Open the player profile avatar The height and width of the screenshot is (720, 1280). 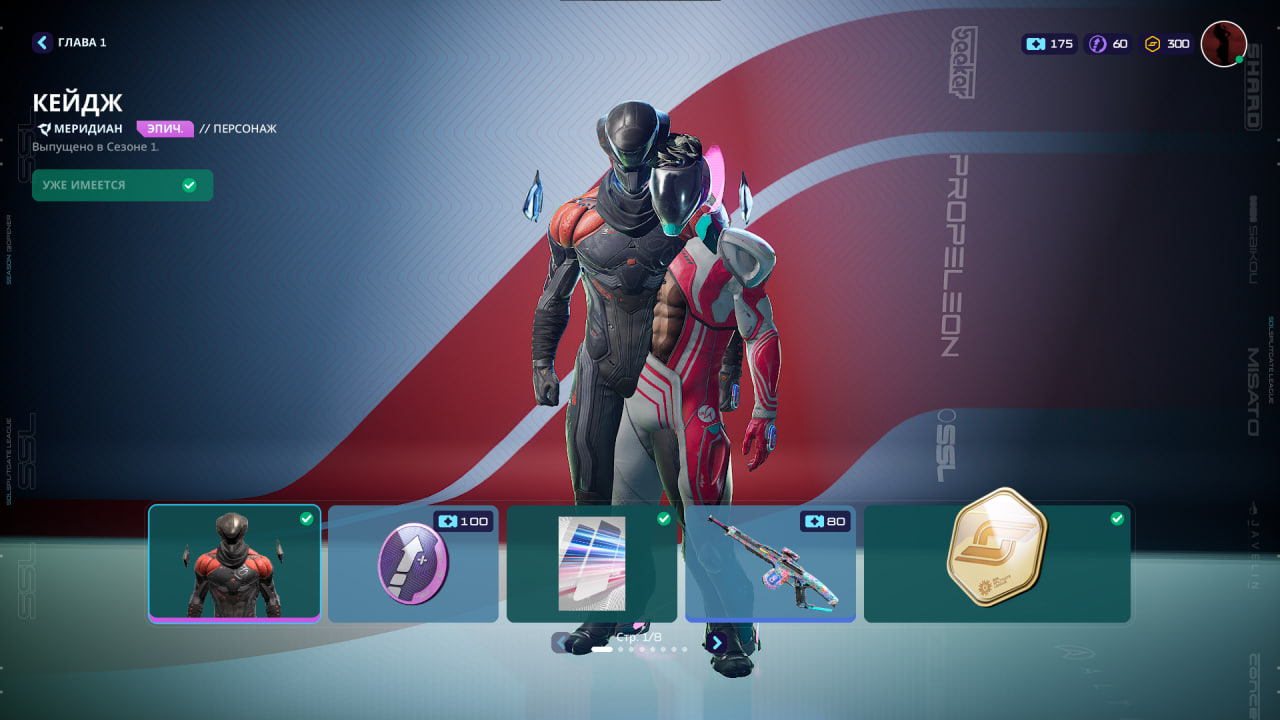(x=1223, y=44)
